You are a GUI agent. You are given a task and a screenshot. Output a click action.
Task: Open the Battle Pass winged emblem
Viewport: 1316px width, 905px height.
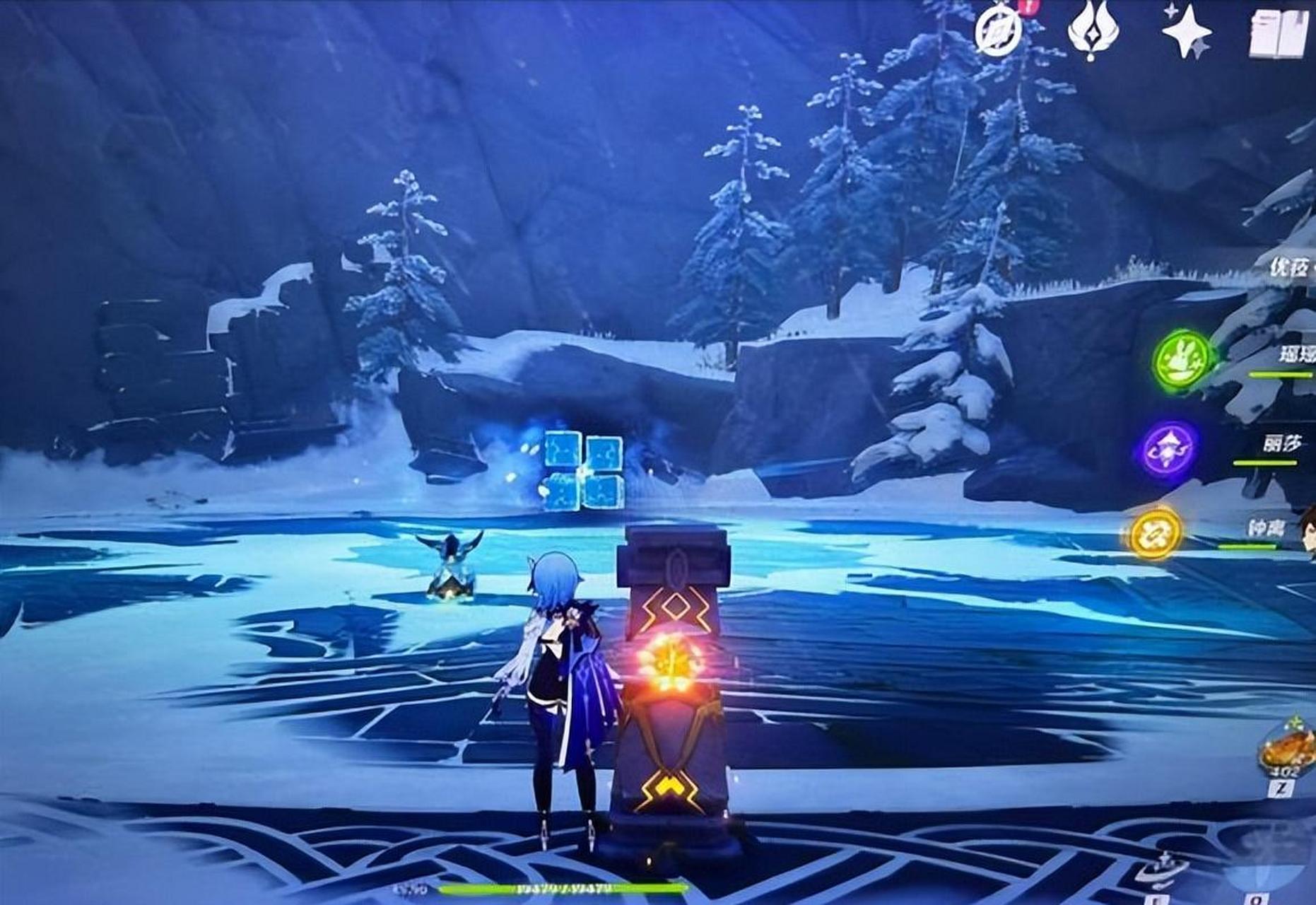[1092, 31]
